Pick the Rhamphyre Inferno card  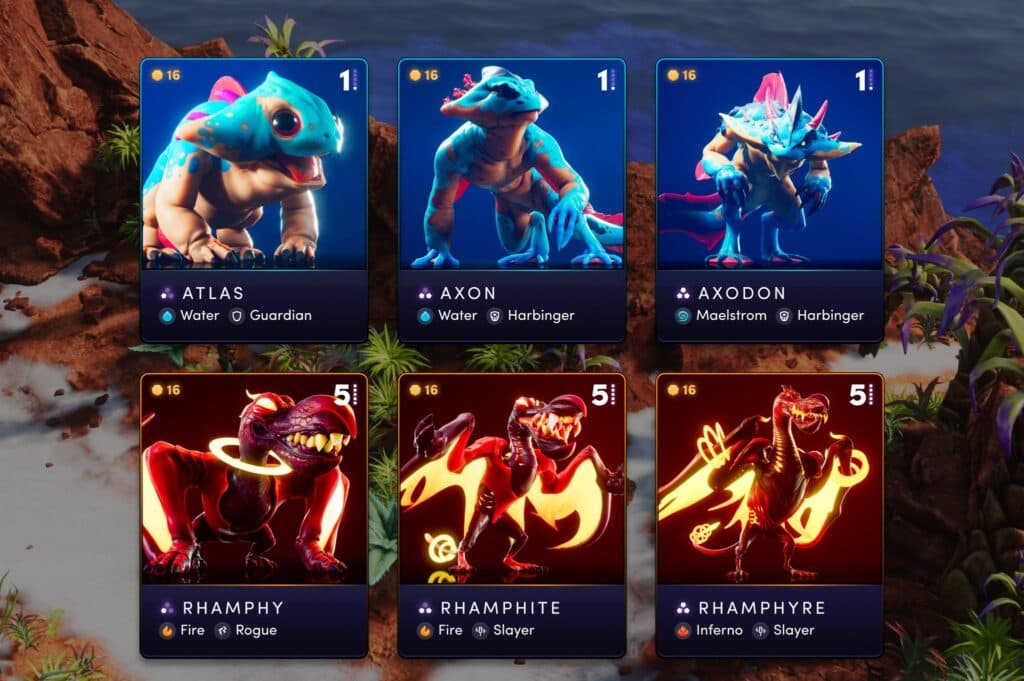[x=769, y=515]
